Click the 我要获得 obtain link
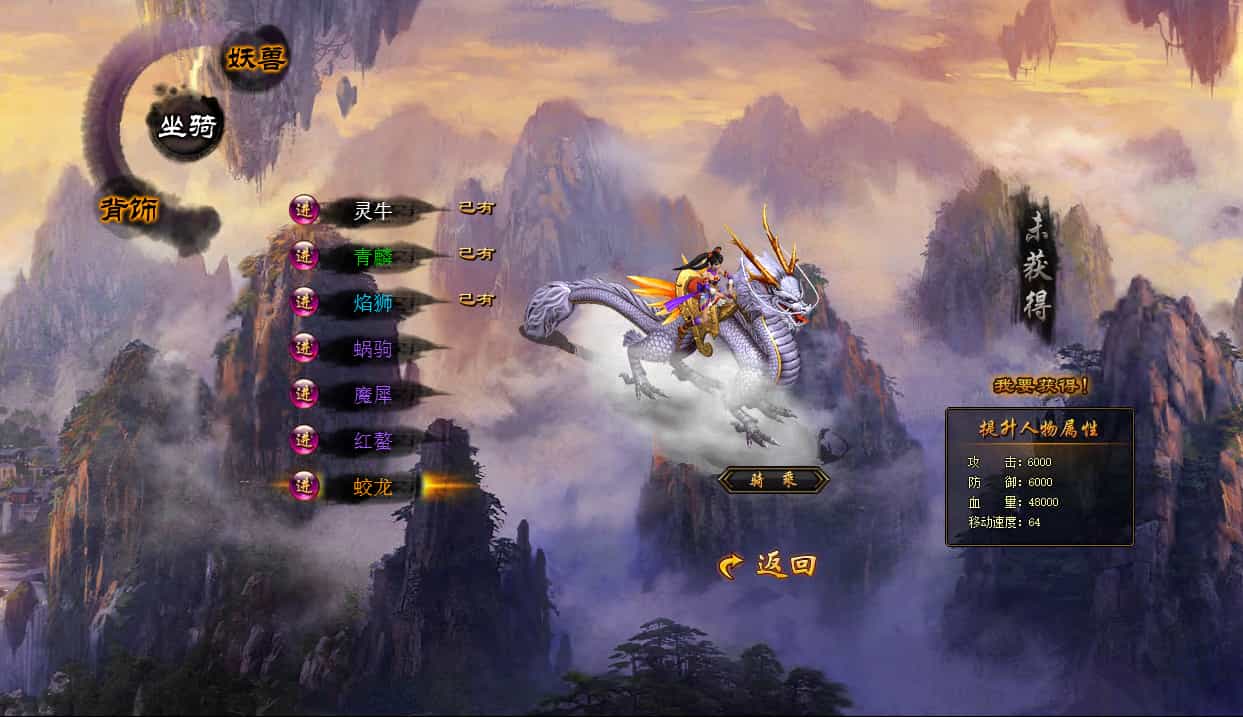Image resolution: width=1243 pixels, height=717 pixels. [1041, 385]
